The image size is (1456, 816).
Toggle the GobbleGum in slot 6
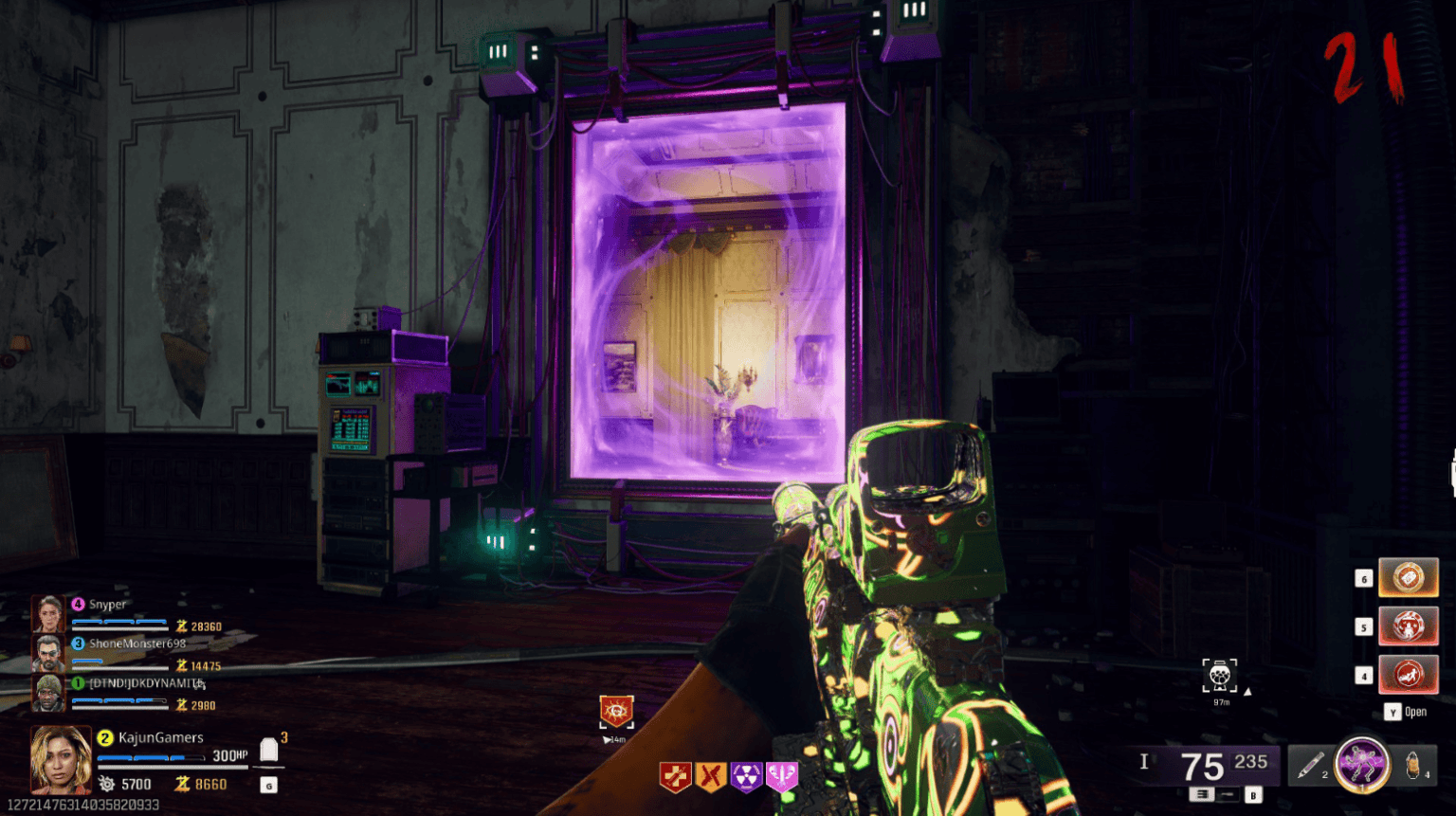click(1409, 577)
